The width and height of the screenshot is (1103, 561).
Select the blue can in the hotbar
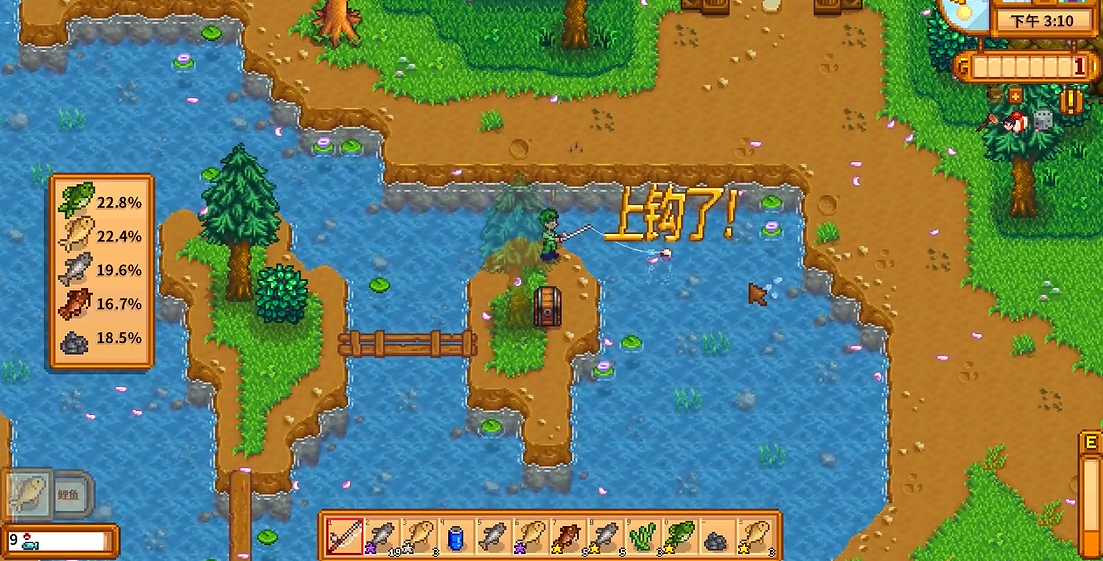[x=455, y=537]
